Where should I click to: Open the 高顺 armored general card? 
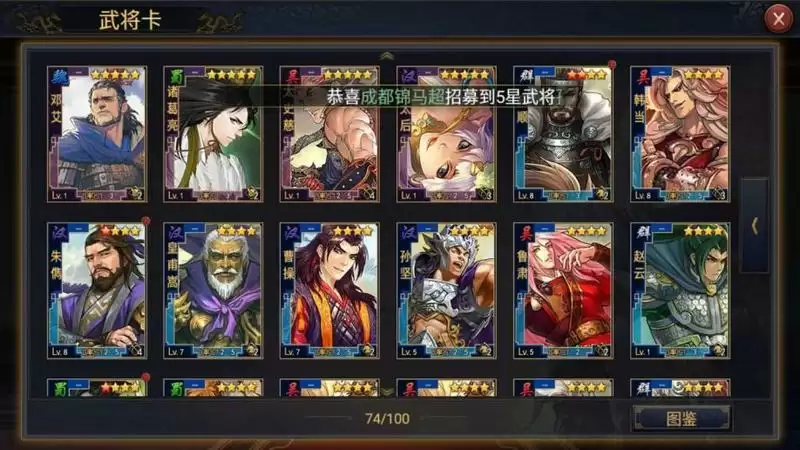coord(563,134)
